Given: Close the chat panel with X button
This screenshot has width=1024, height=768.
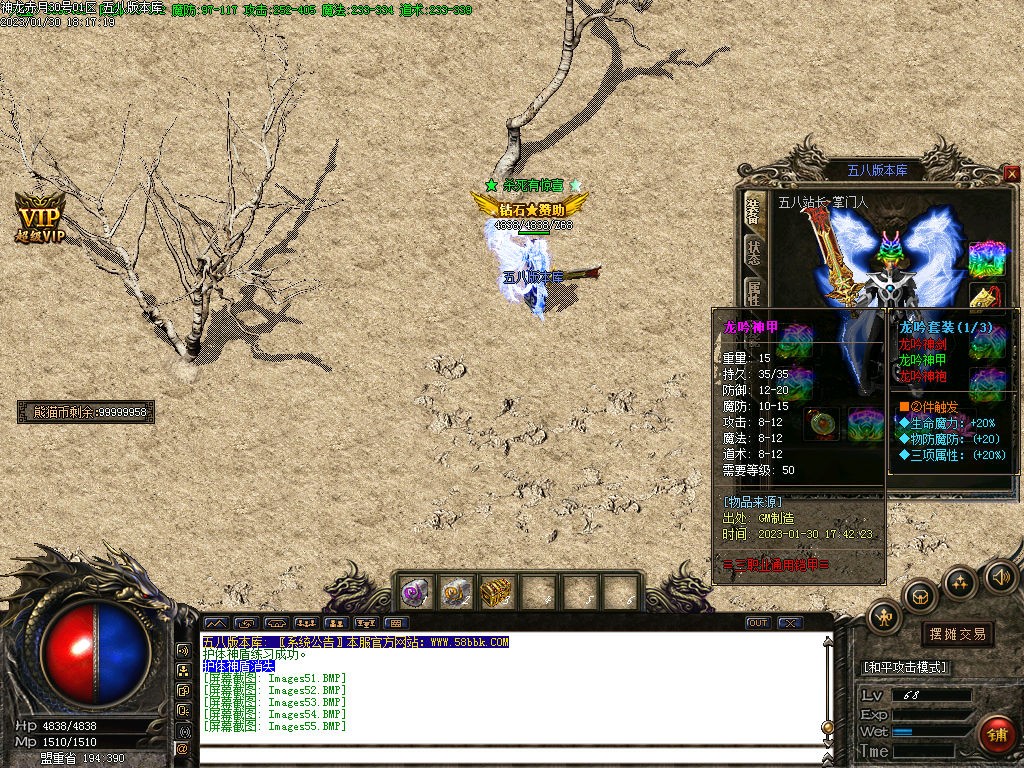Looking at the screenshot, I should pos(790,623).
